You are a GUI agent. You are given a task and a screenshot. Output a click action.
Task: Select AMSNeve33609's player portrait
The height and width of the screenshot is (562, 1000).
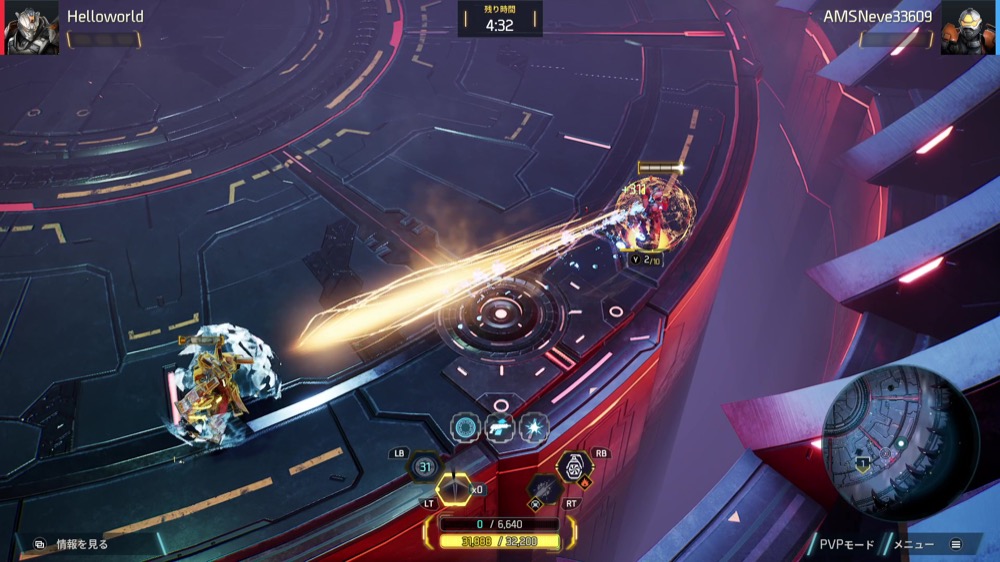point(968,28)
